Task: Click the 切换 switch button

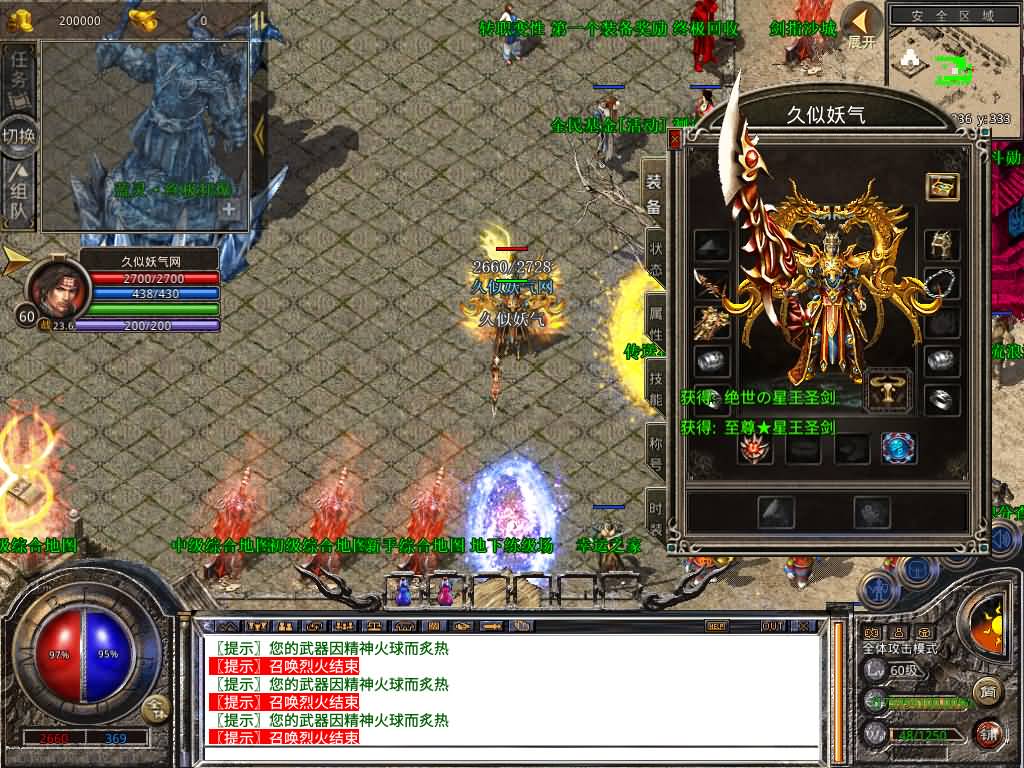Action: point(19,137)
